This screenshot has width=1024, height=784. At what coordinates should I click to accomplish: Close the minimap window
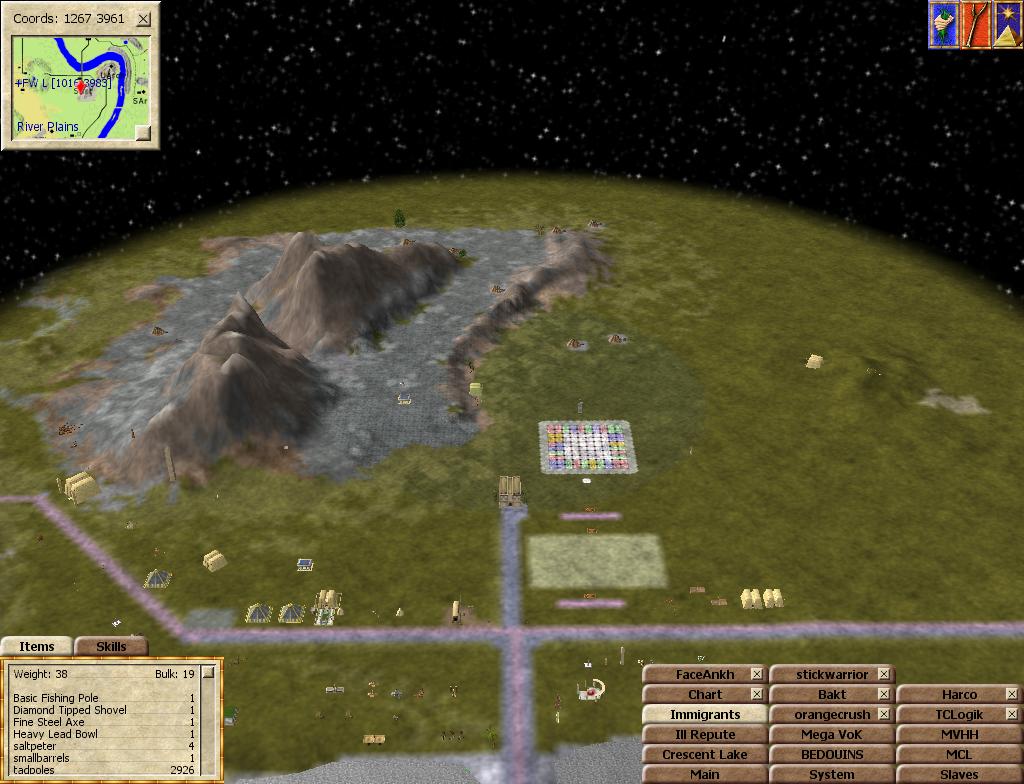pos(144,18)
